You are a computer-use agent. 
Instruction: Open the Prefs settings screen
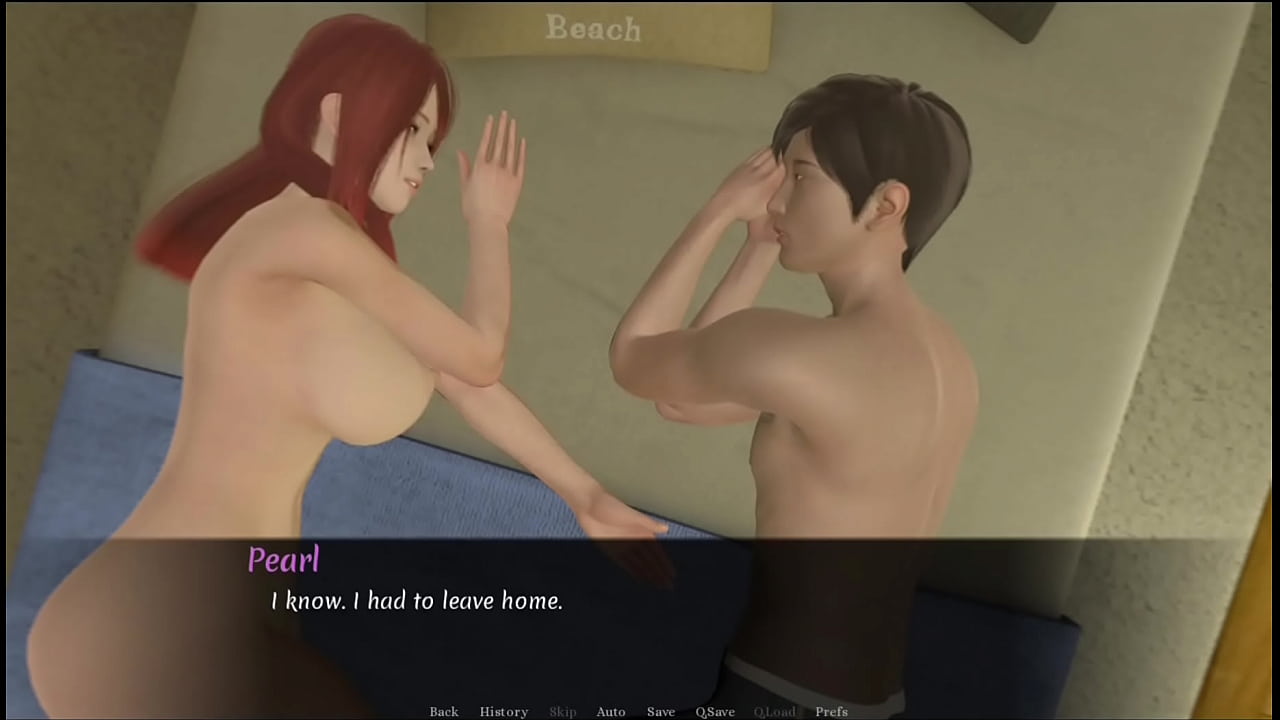click(x=831, y=711)
